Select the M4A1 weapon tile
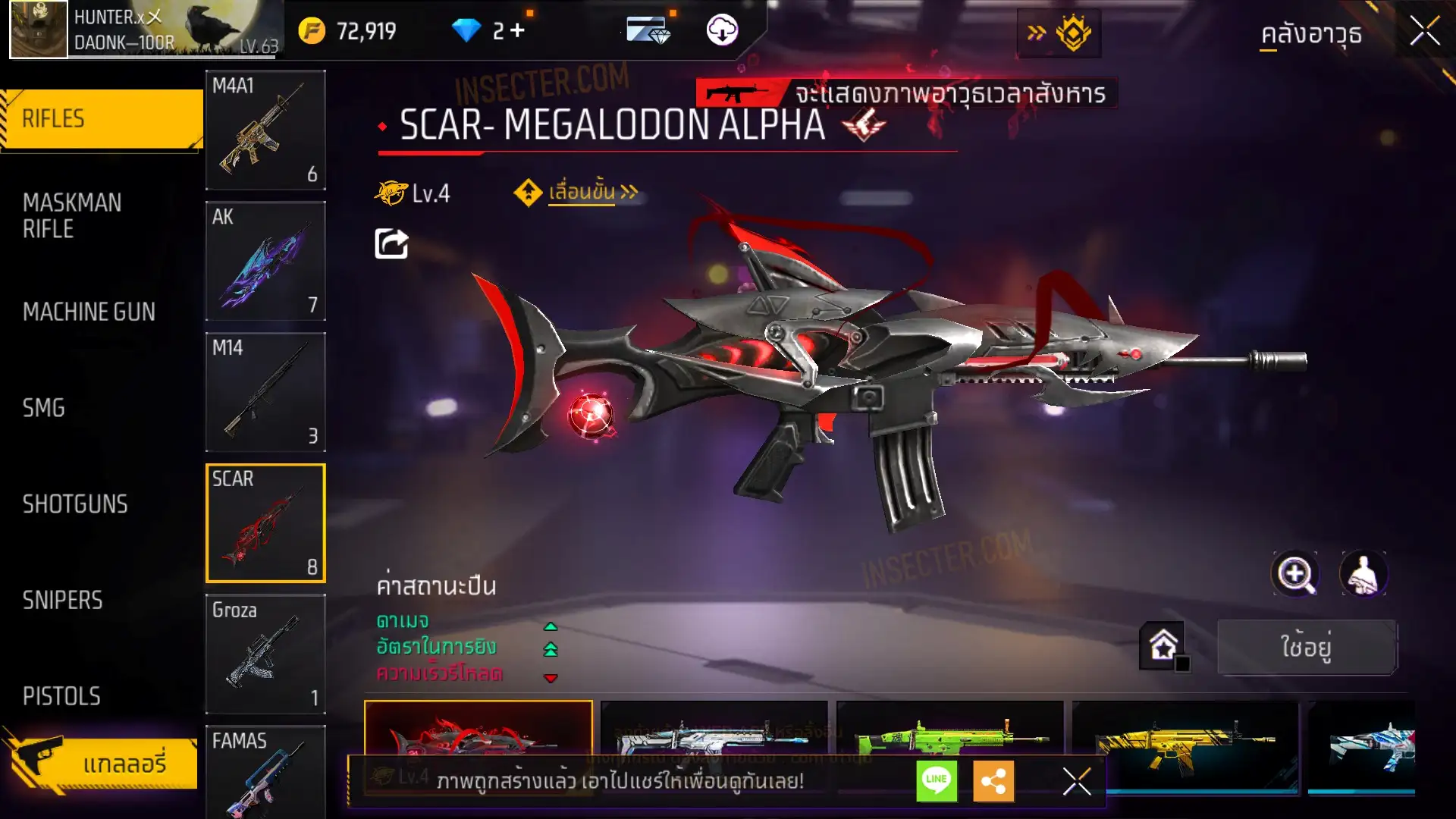The height and width of the screenshot is (819, 1456). [x=265, y=130]
